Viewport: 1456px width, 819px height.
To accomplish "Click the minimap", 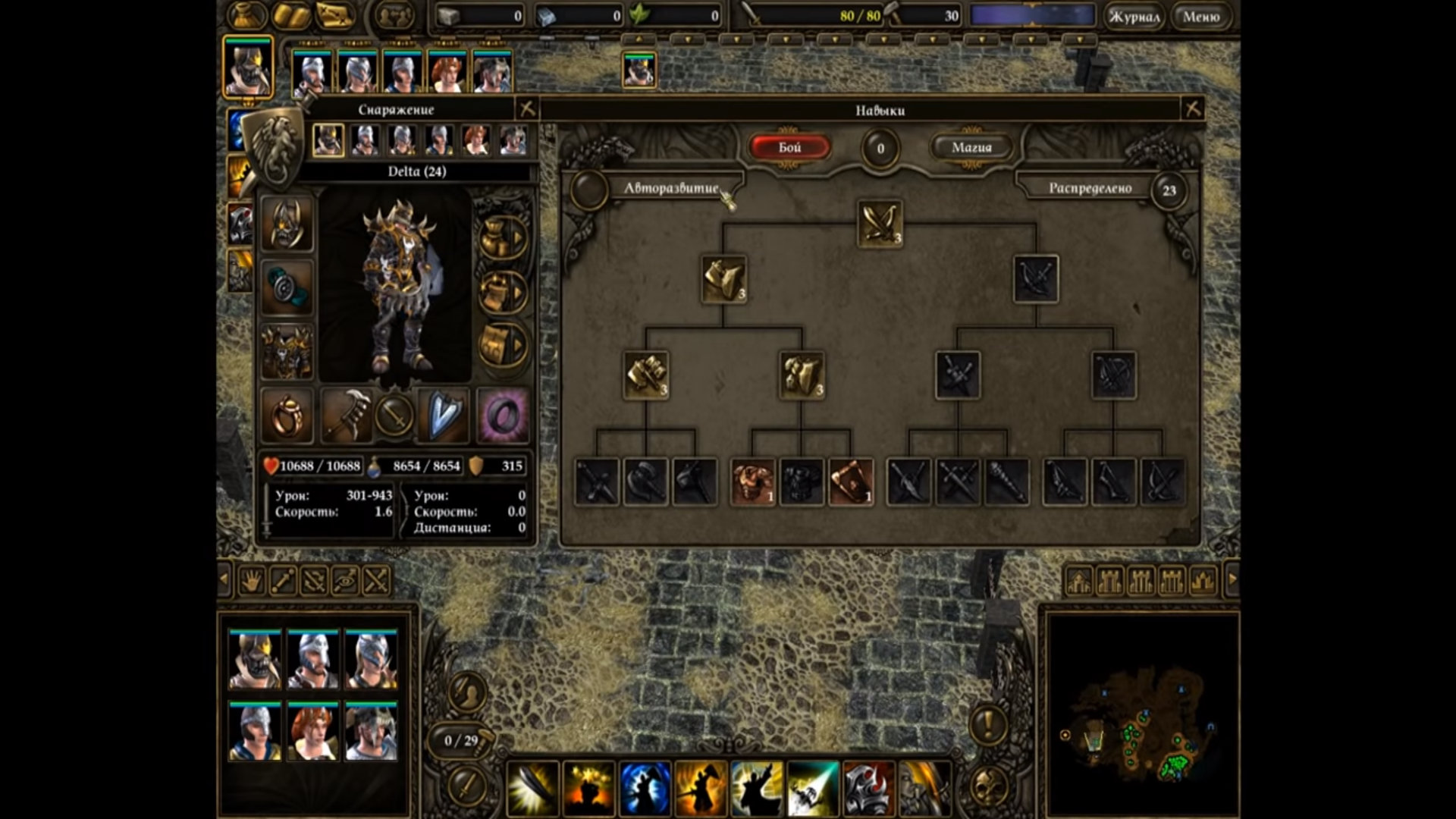I will 1141,713.
